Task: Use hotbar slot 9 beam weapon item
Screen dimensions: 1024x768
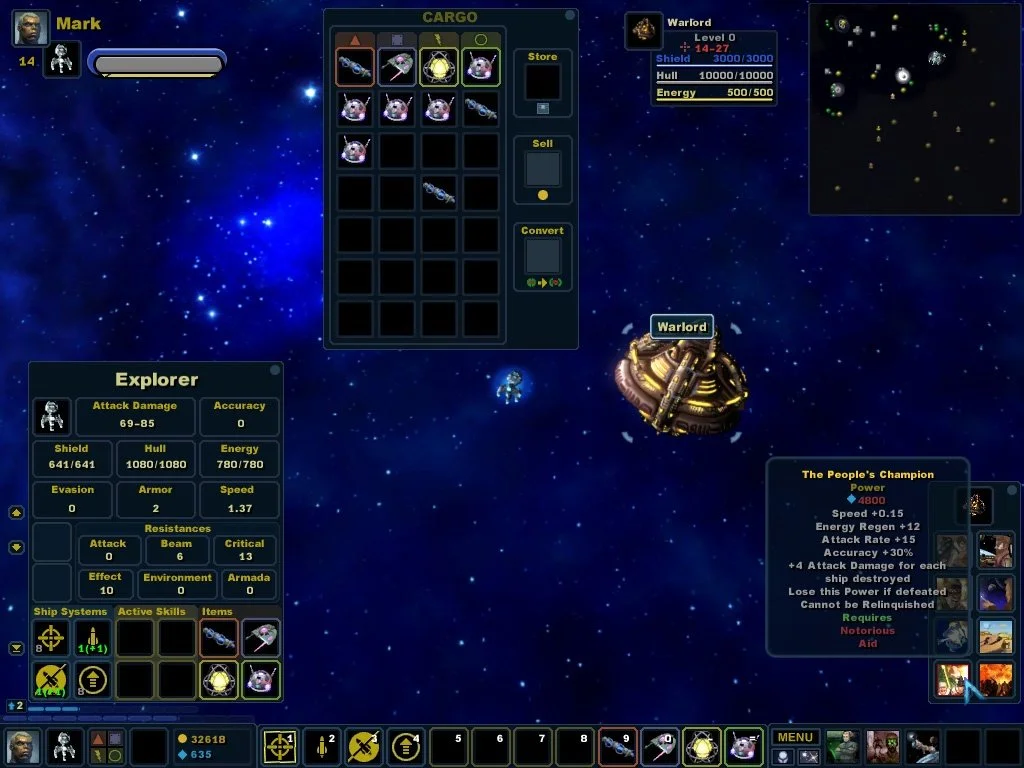Action: (x=616, y=746)
